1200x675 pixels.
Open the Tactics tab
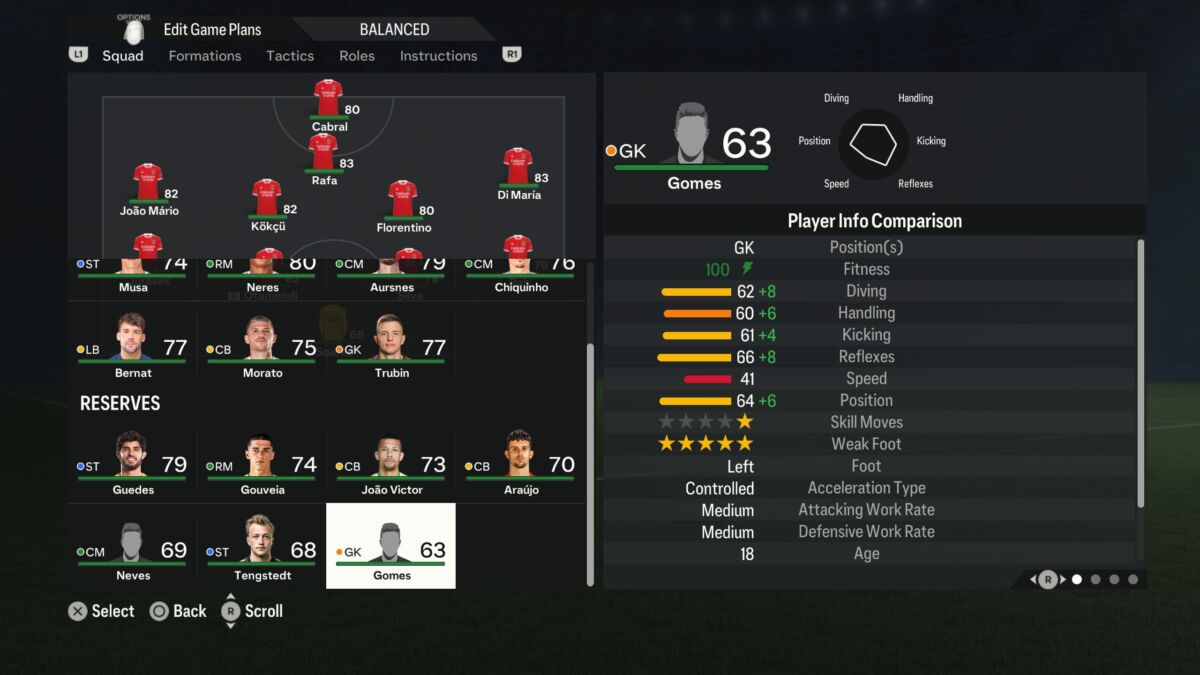[290, 56]
